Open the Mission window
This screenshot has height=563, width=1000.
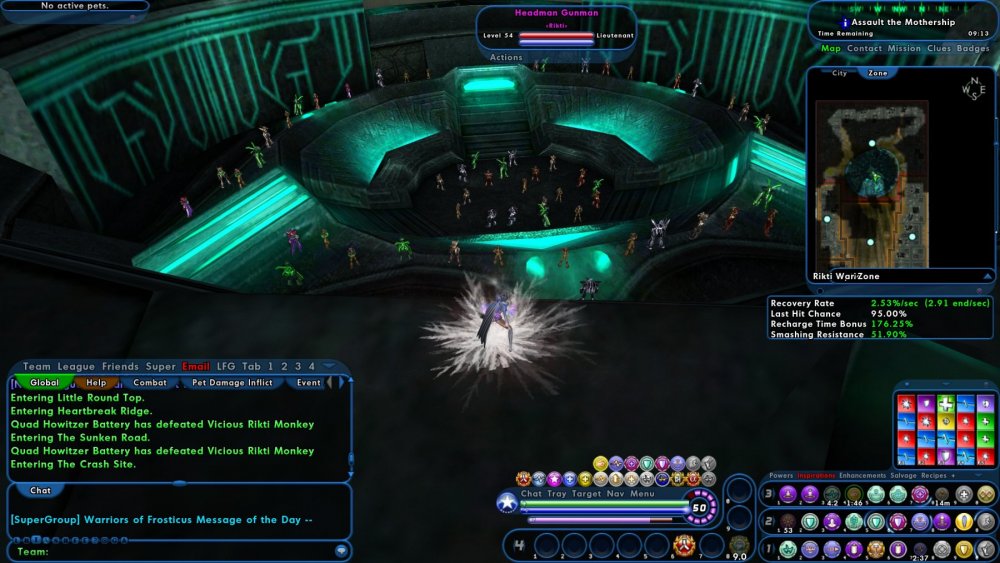click(904, 48)
